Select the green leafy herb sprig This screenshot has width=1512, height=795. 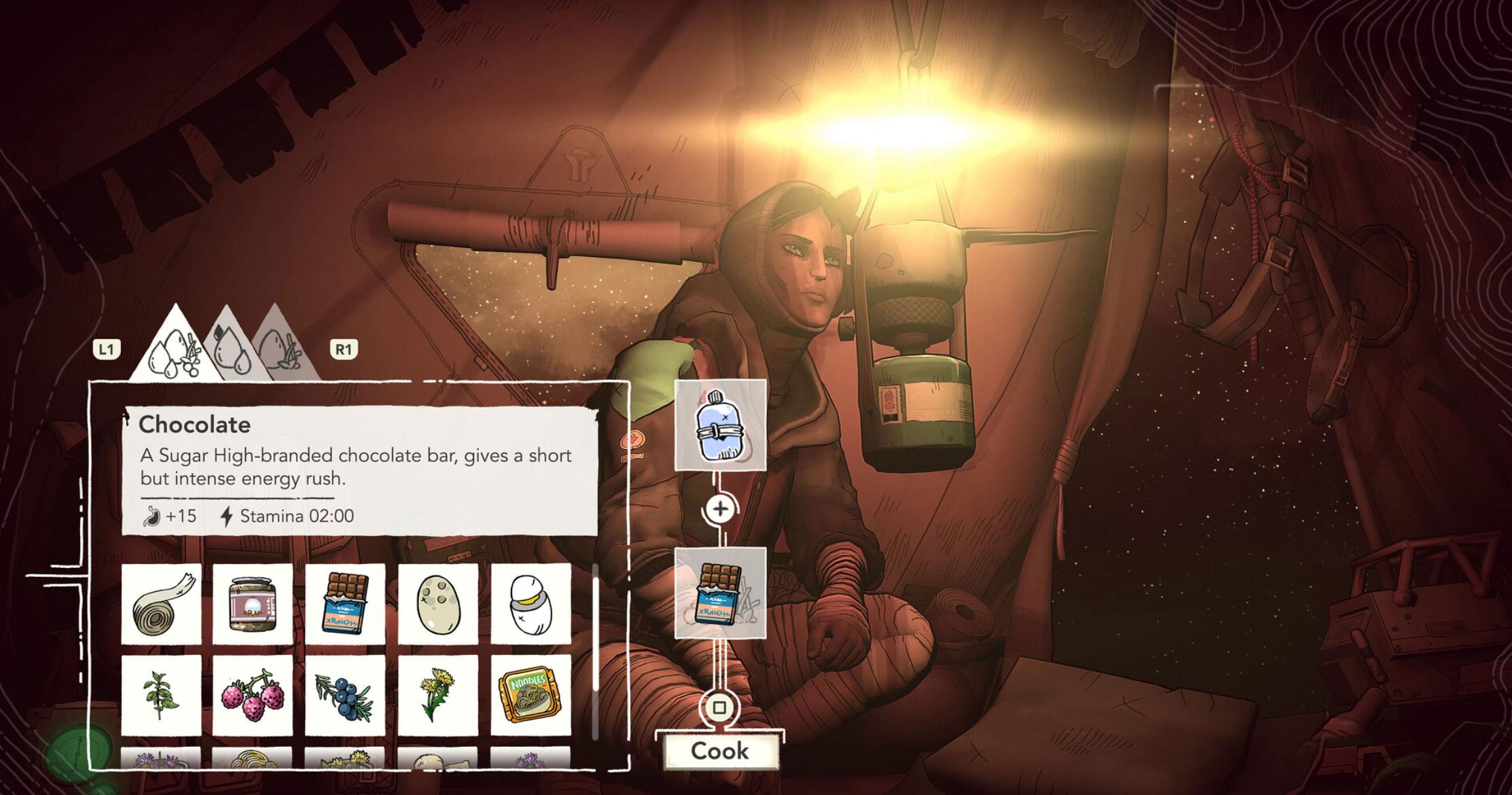click(x=162, y=694)
